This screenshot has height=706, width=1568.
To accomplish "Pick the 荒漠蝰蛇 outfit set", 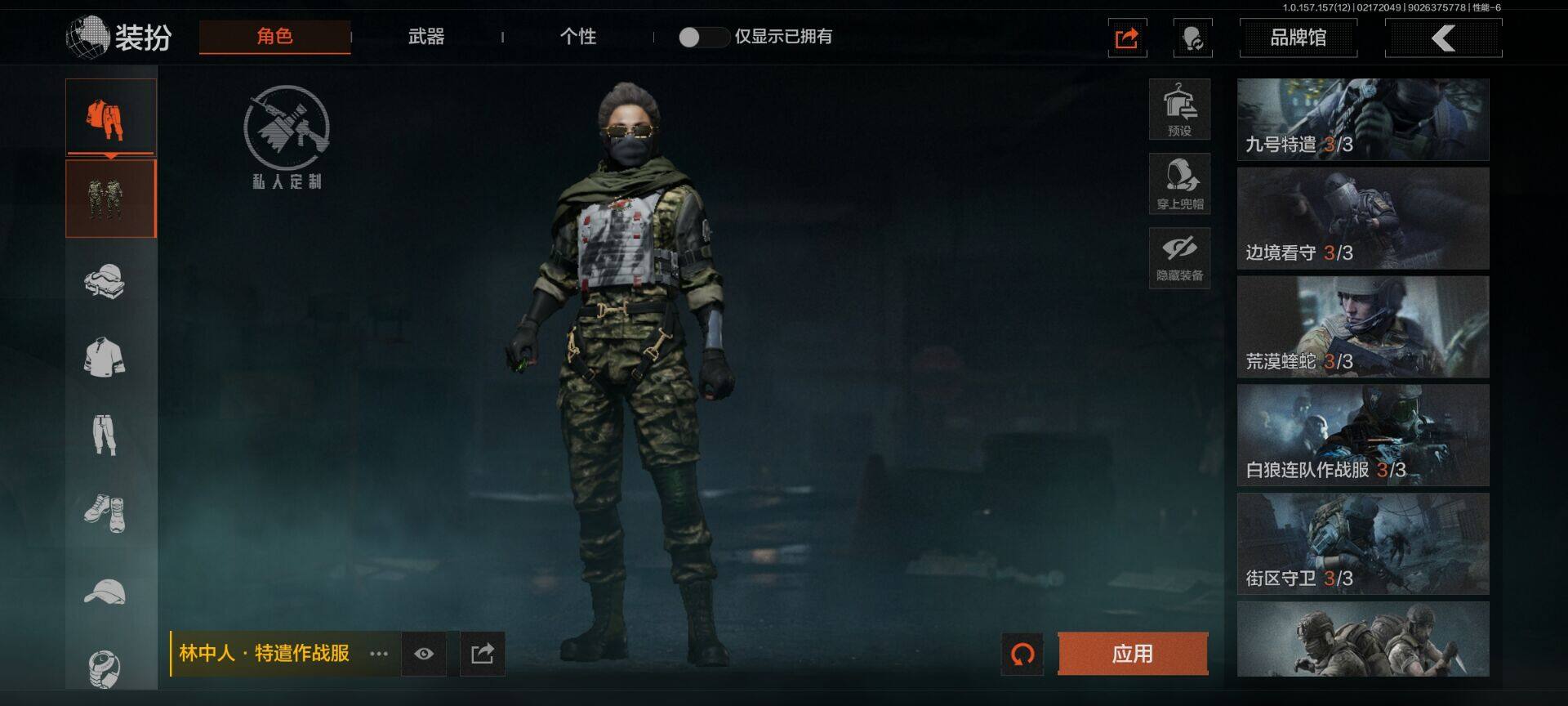I will point(1362,327).
